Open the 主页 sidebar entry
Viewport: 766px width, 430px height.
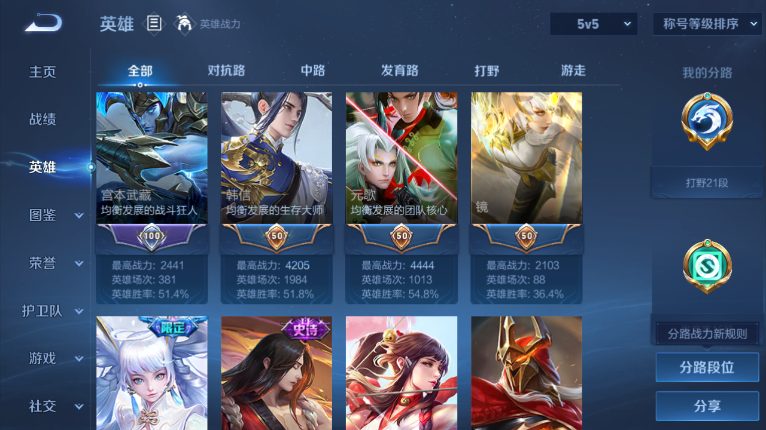(42, 72)
